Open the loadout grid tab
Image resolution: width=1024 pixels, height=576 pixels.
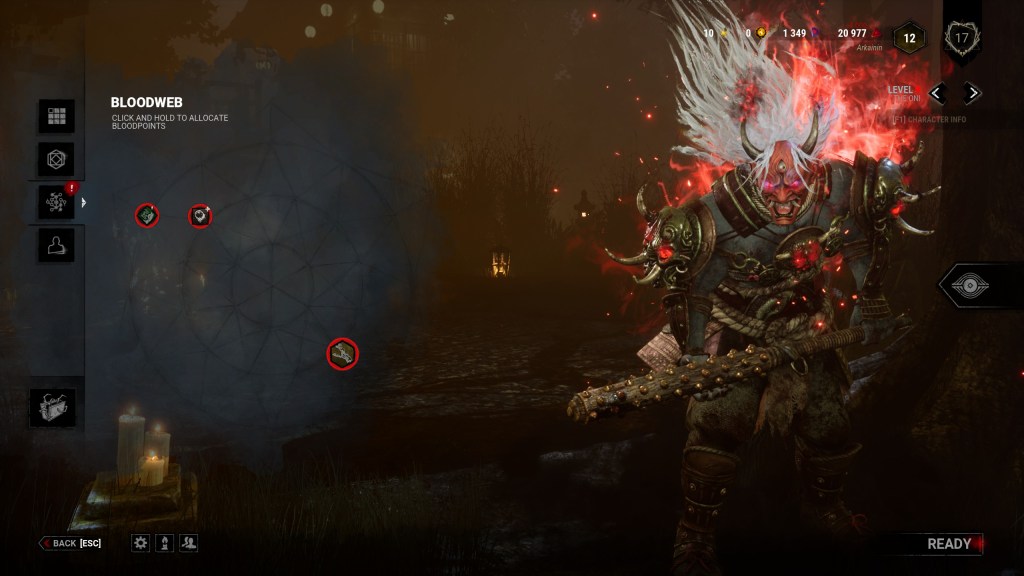56,116
